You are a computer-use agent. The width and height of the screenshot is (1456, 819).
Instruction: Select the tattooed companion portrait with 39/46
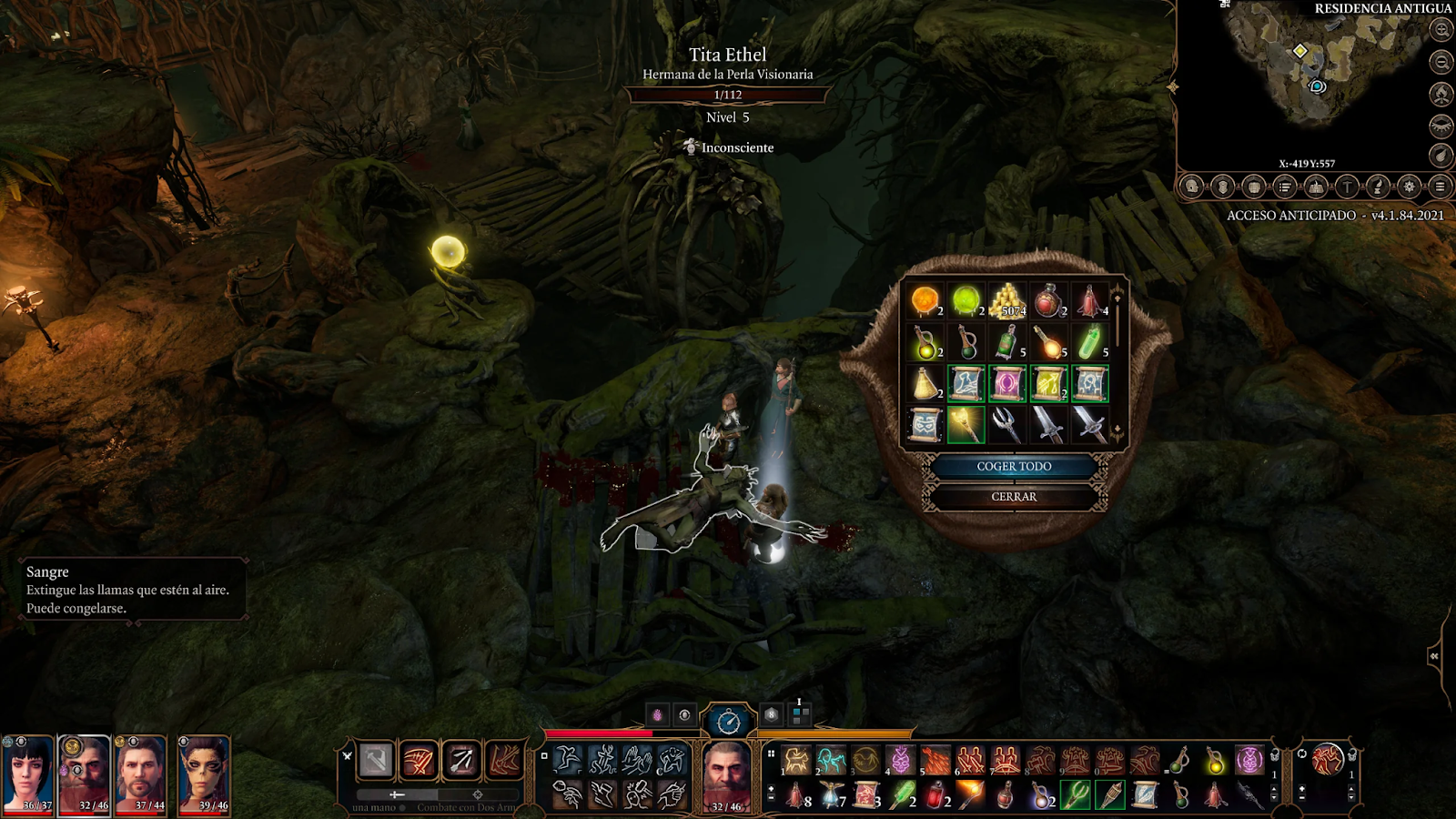pyautogui.click(x=204, y=773)
